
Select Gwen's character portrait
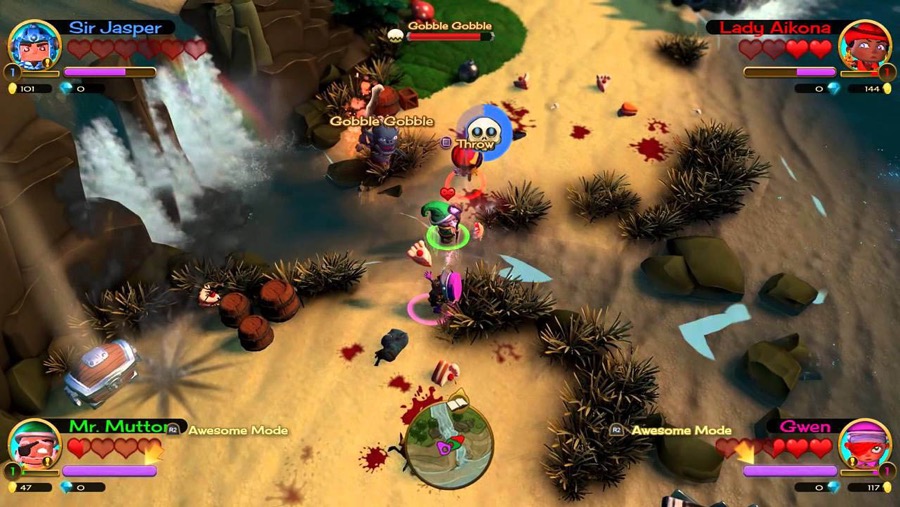pos(865,445)
